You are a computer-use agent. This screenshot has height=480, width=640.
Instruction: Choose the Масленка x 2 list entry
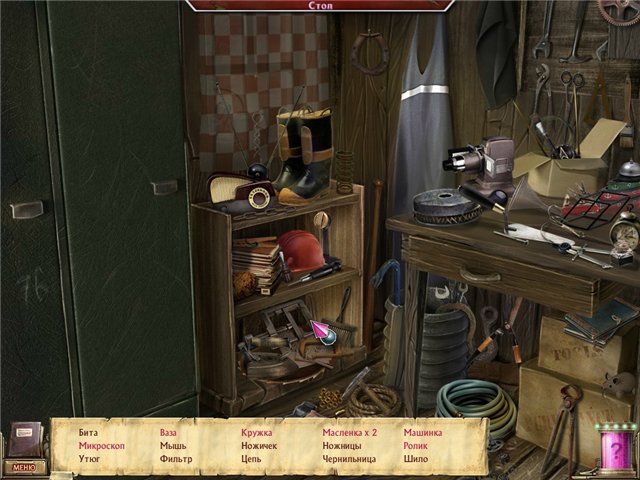click(349, 433)
